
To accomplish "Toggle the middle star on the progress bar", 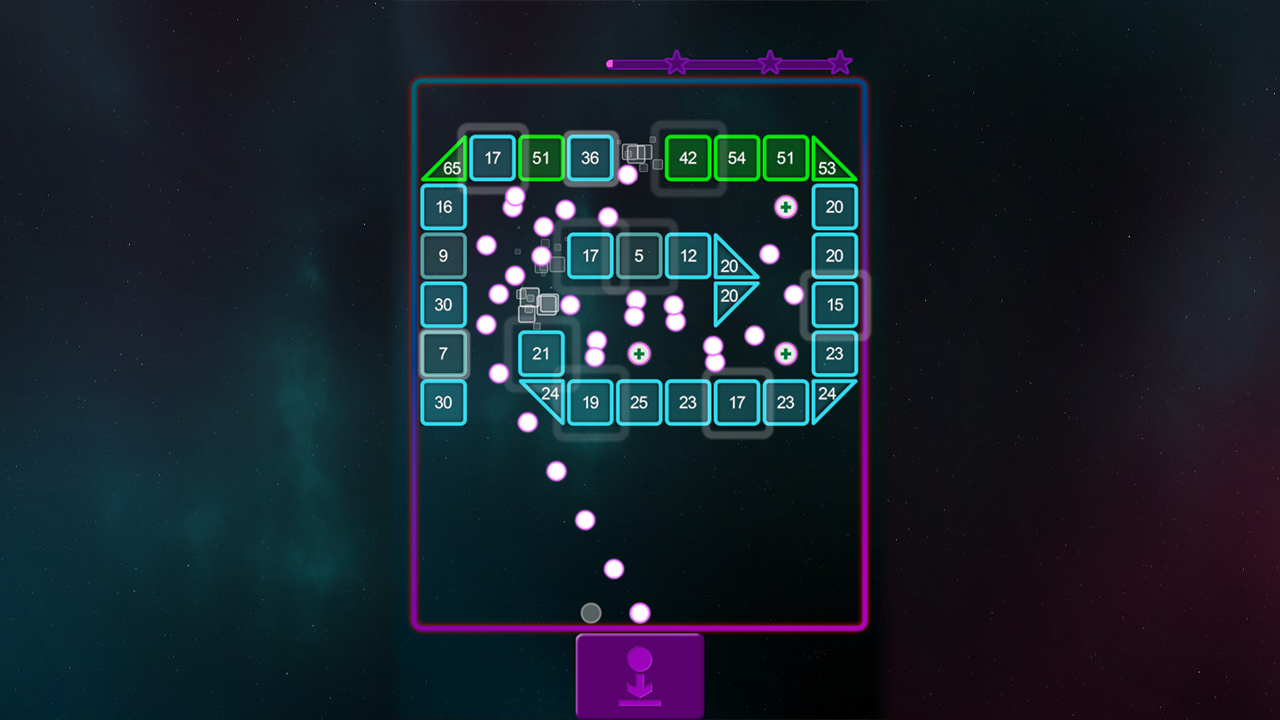I will click(x=769, y=62).
